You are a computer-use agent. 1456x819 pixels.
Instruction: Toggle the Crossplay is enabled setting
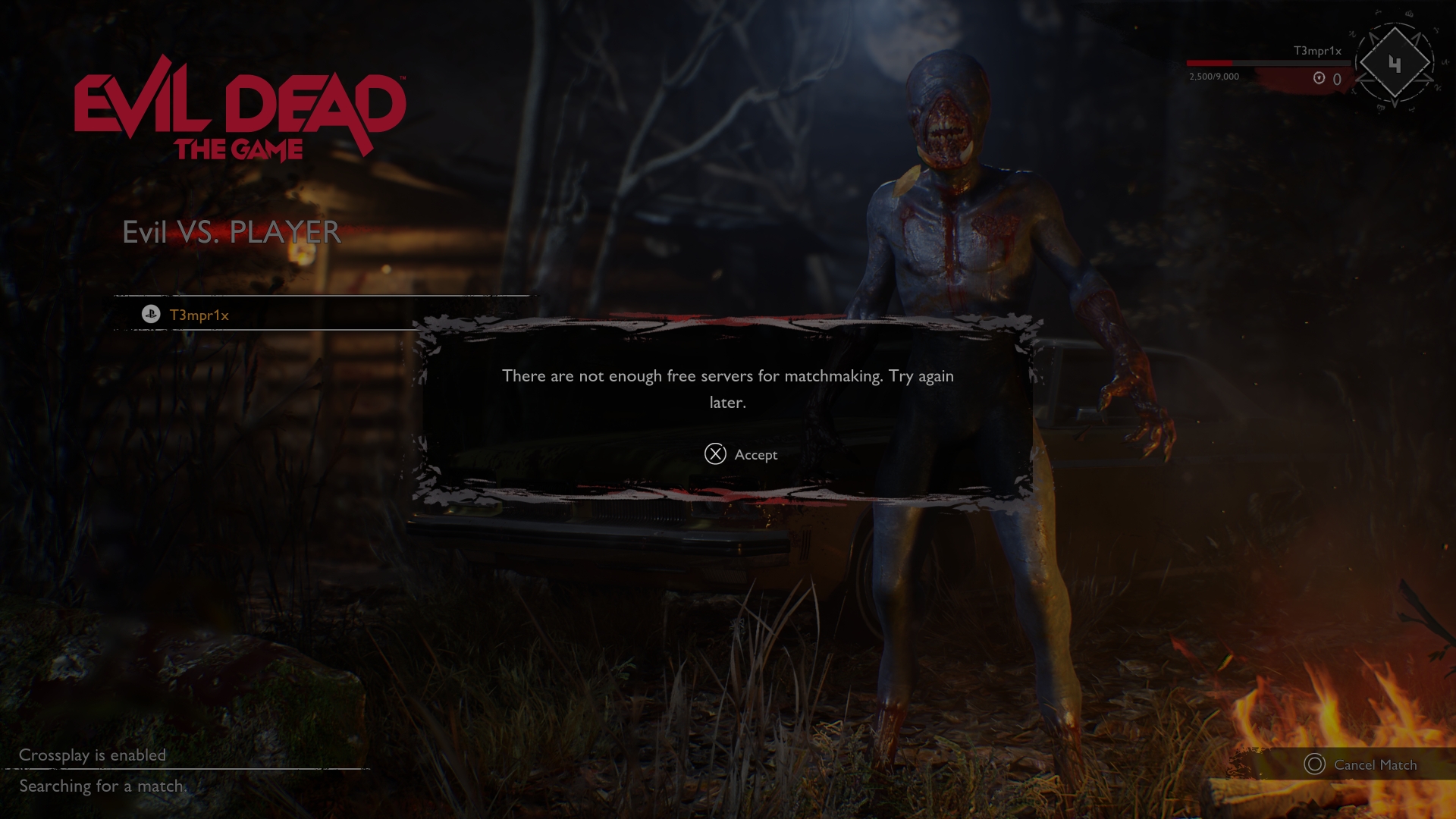click(x=93, y=755)
